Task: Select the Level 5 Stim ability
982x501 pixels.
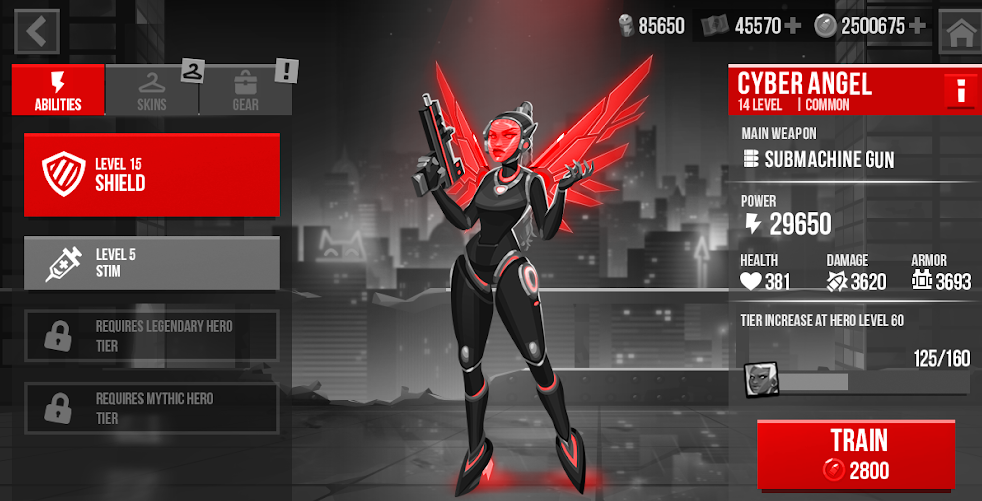Action: (x=152, y=263)
